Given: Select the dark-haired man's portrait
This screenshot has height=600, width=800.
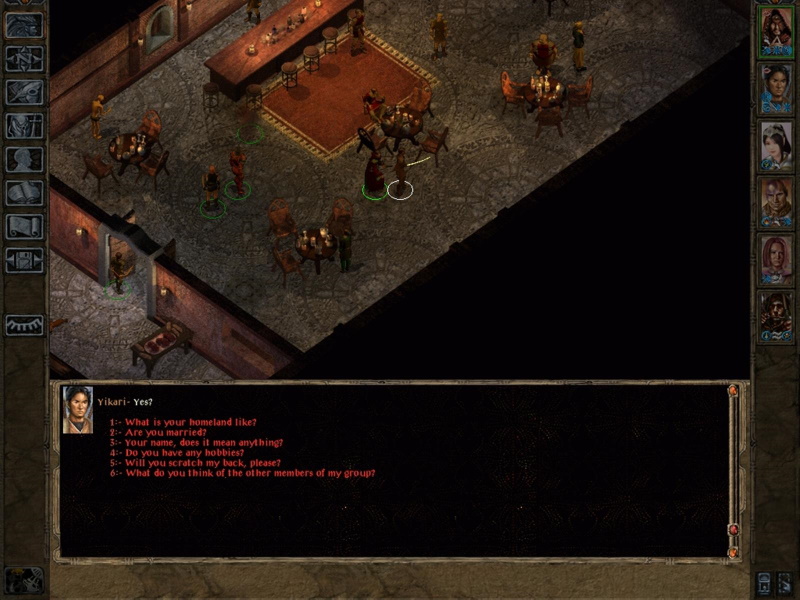Looking at the screenshot, I should [775, 88].
